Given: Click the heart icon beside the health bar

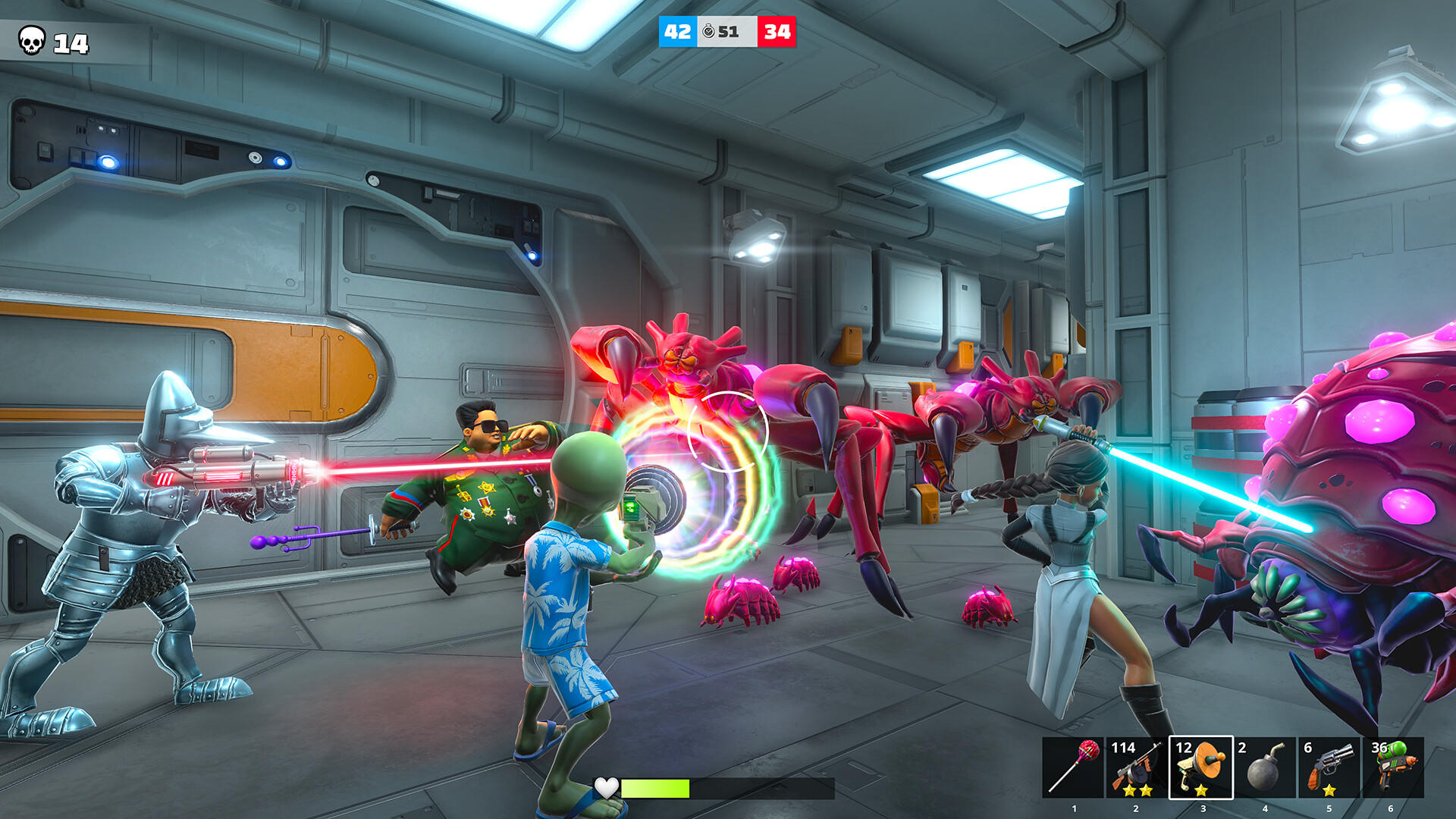Looking at the screenshot, I should pyautogui.click(x=605, y=789).
